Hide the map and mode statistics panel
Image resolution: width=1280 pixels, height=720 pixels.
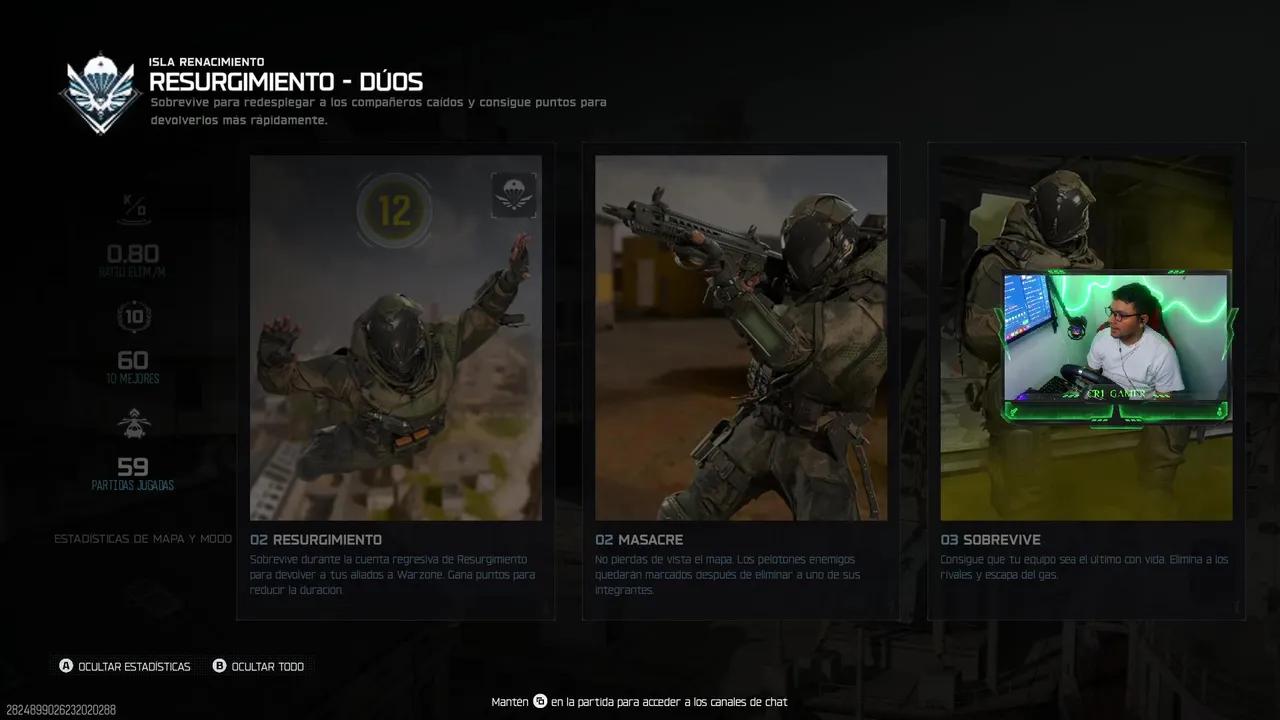click(143, 538)
